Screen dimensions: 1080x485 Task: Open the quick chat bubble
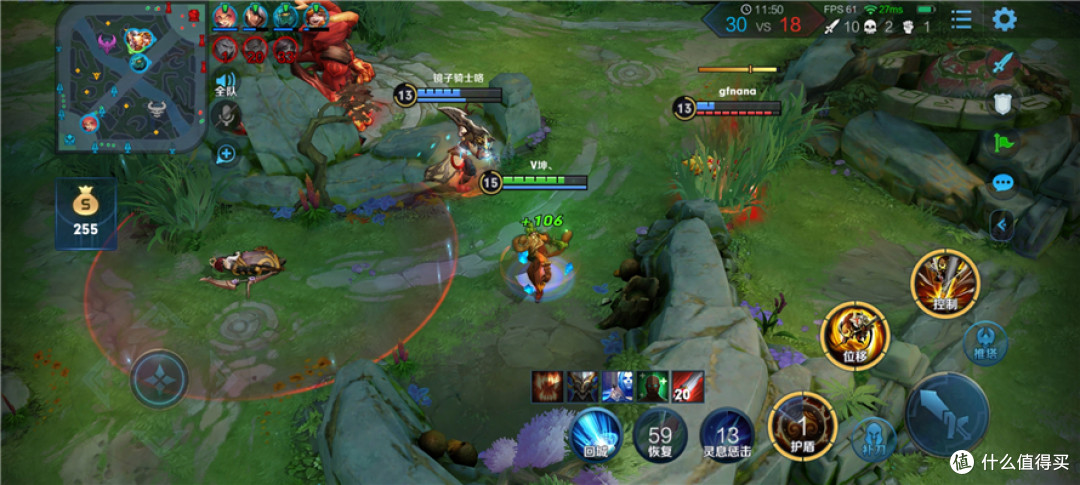click(1004, 184)
